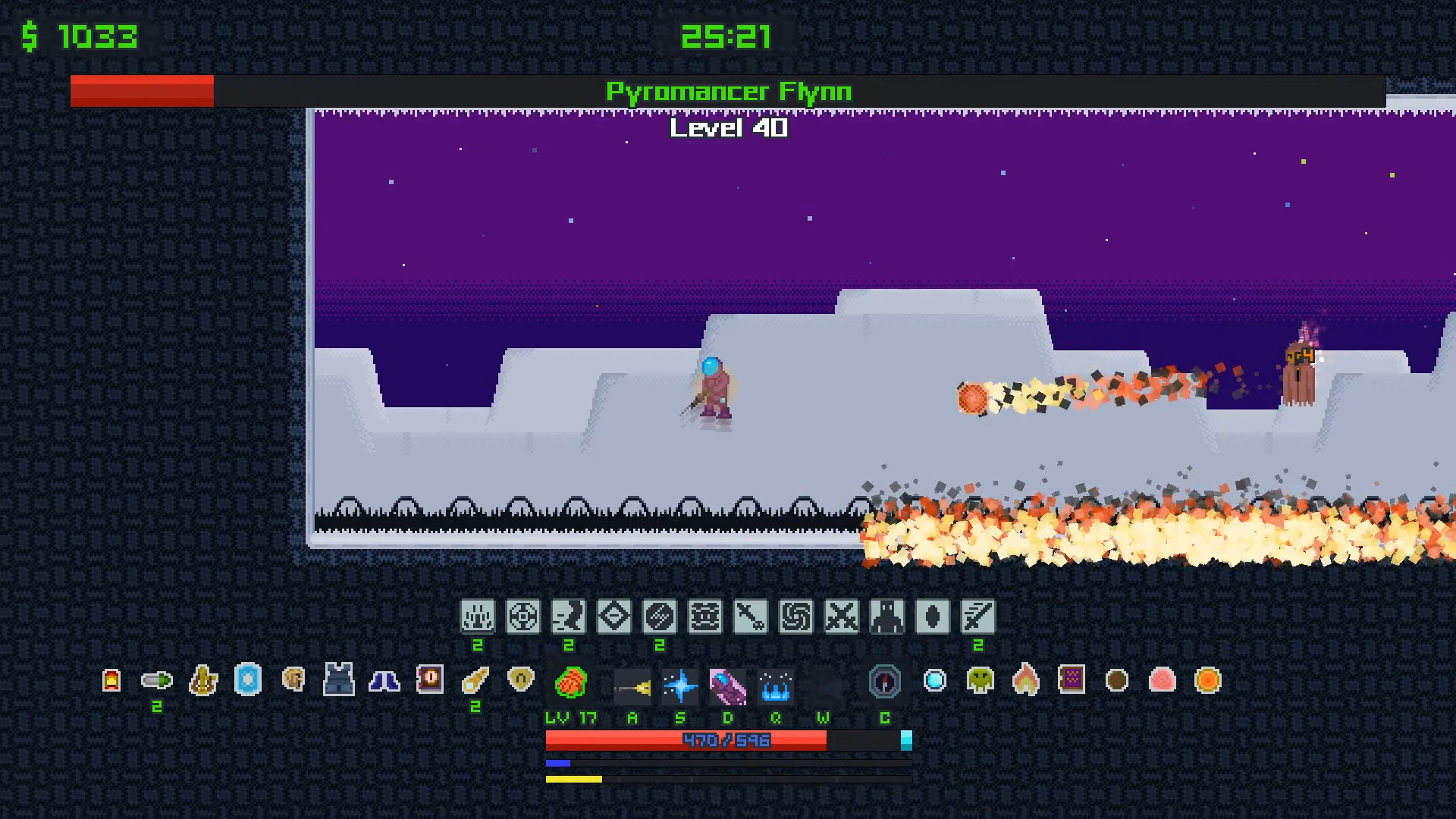Select the crossed swords skill icon
Image resolution: width=1456 pixels, height=819 pixels.
coord(843,617)
